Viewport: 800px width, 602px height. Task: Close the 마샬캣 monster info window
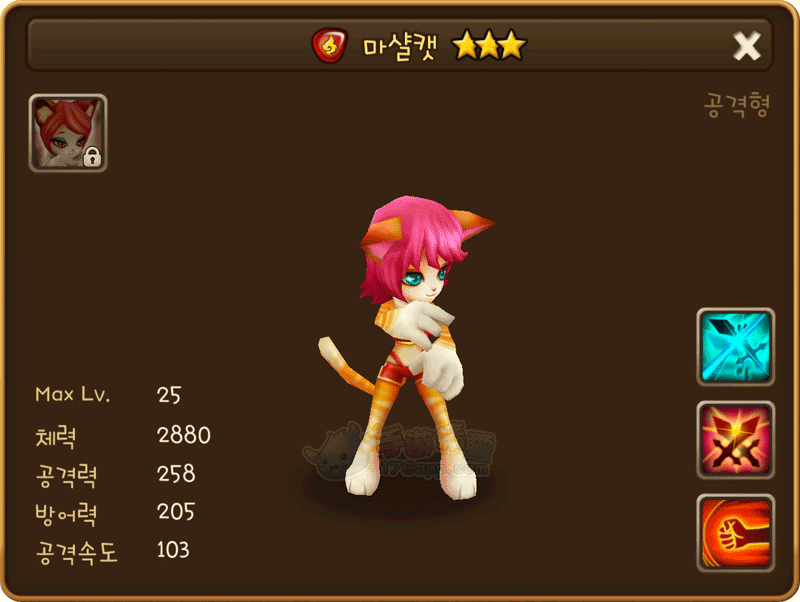747,45
